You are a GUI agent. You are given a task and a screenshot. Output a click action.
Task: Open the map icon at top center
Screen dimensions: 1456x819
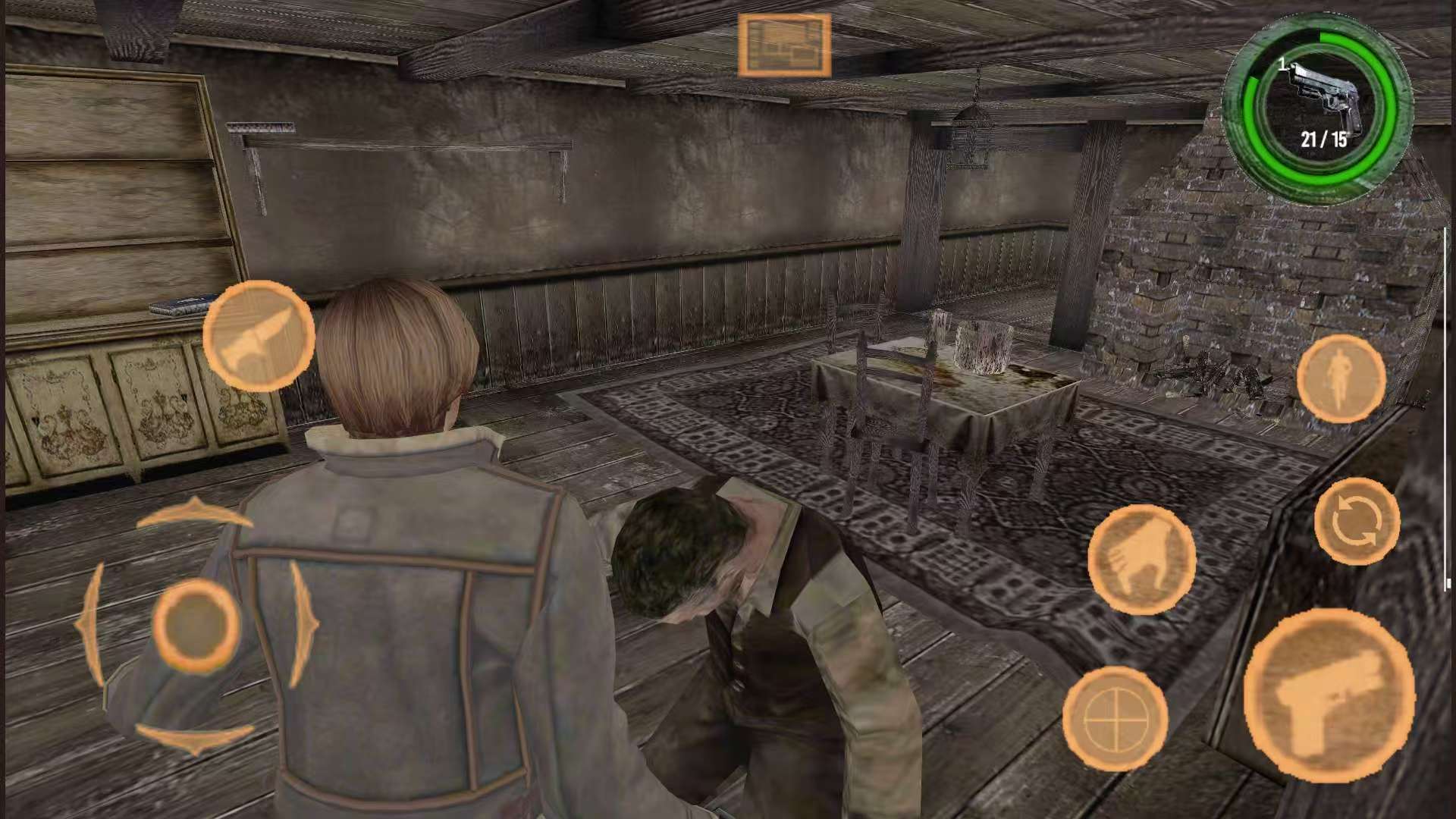pos(784,45)
